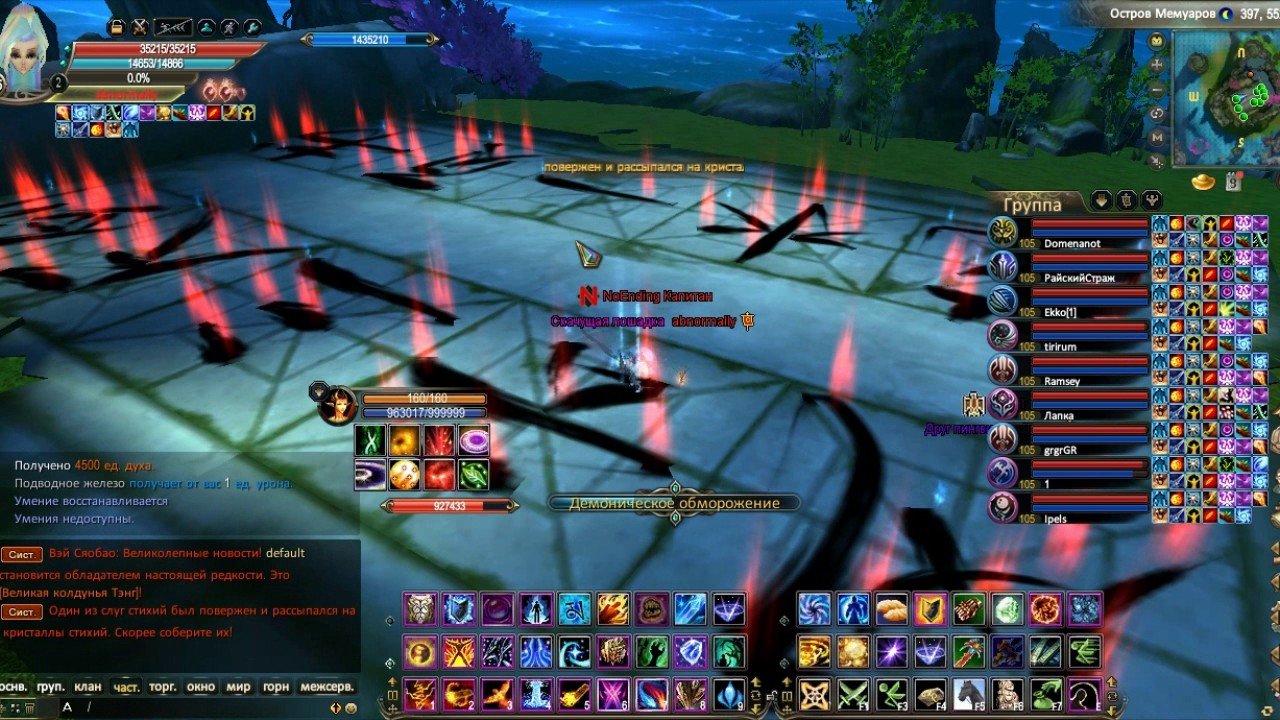Switch to the межсерв. chat tab
Viewport: 1280px width, 720px height.
[327, 687]
